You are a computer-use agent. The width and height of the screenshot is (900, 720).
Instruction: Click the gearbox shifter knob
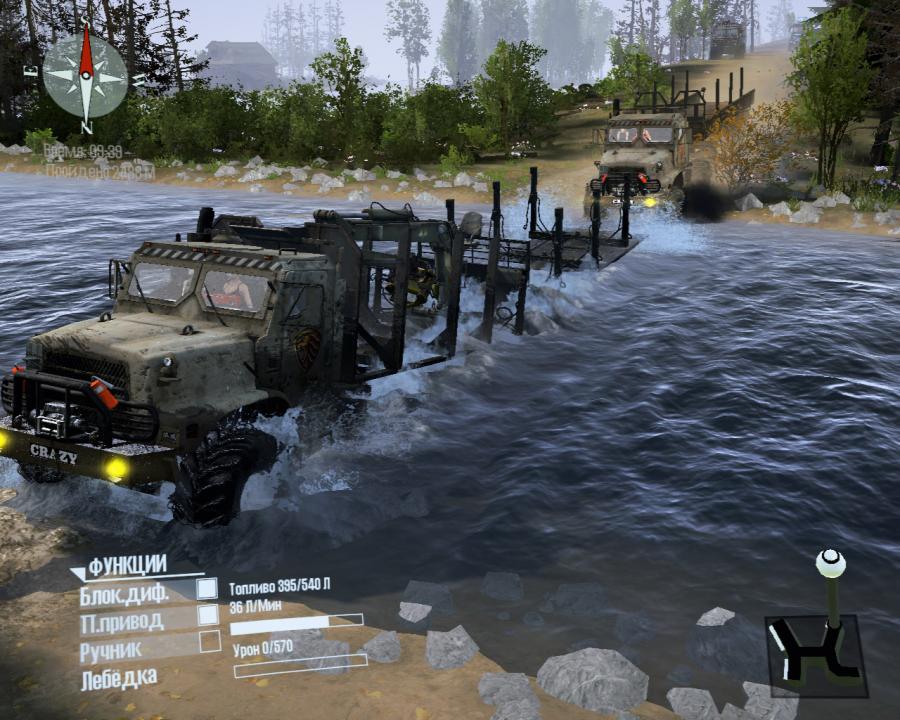(x=830, y=563)
